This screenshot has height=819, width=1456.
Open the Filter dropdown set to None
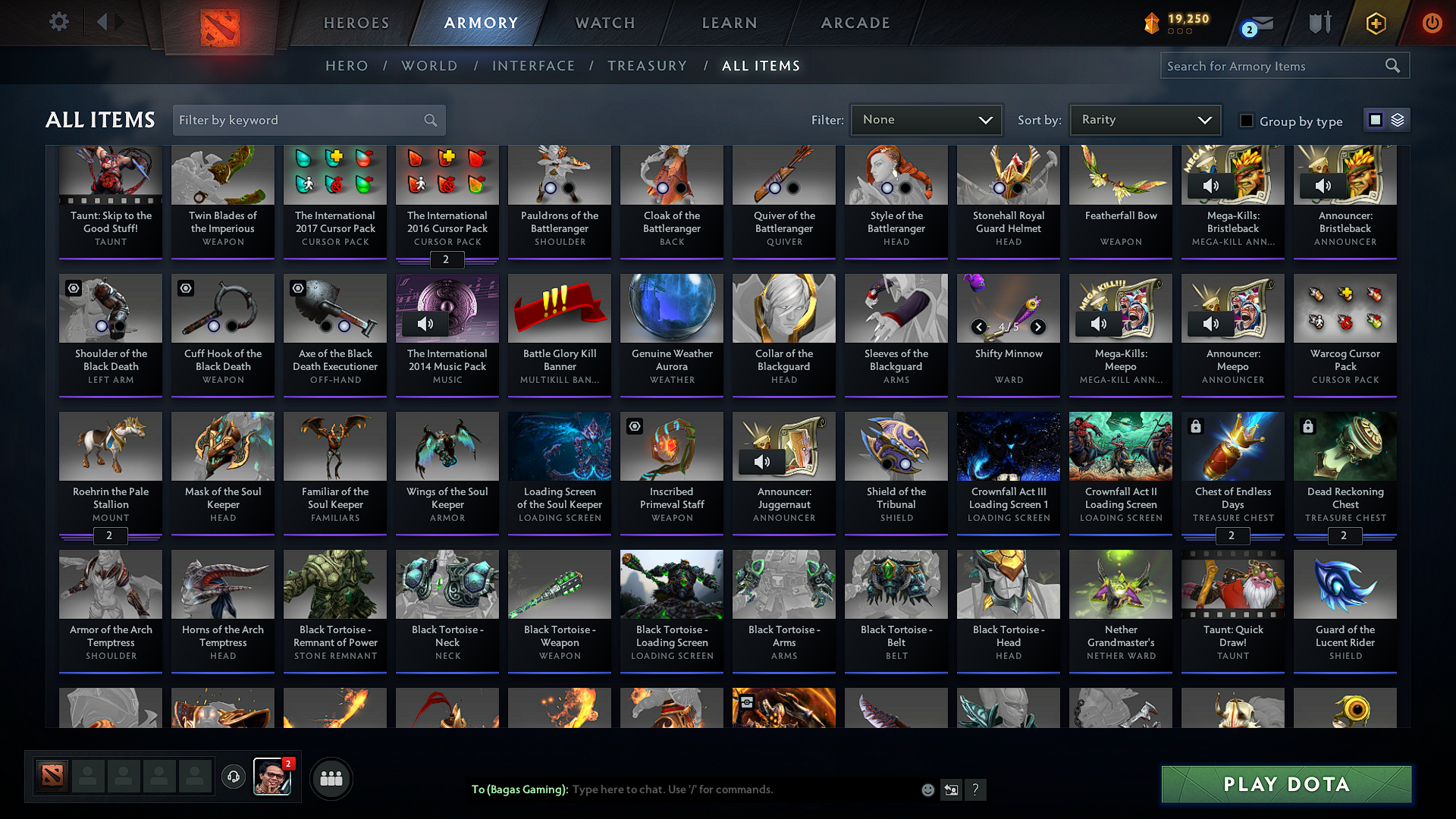click(926, 119)
